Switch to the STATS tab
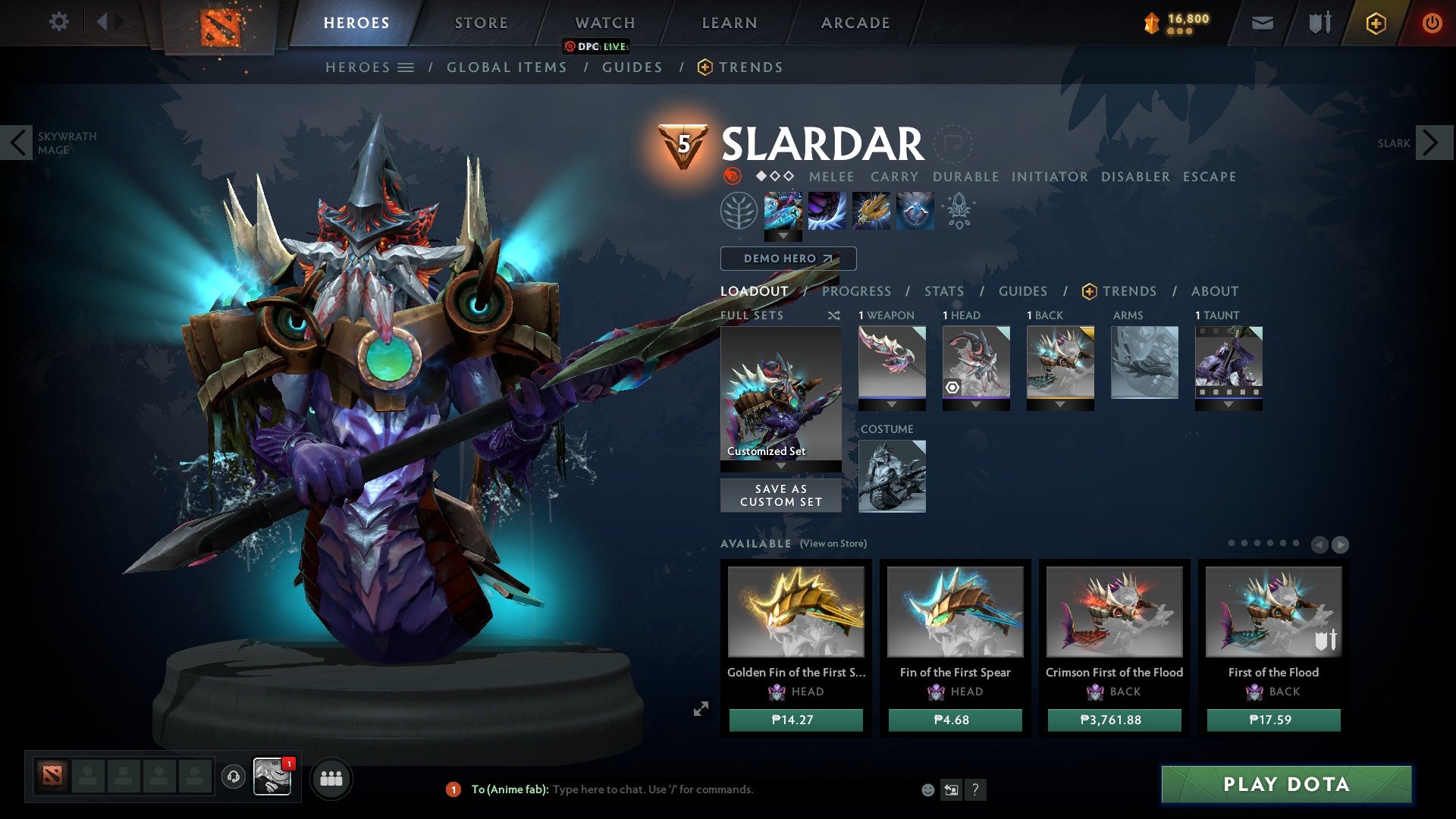The image size is (1456, 819). 943,290
